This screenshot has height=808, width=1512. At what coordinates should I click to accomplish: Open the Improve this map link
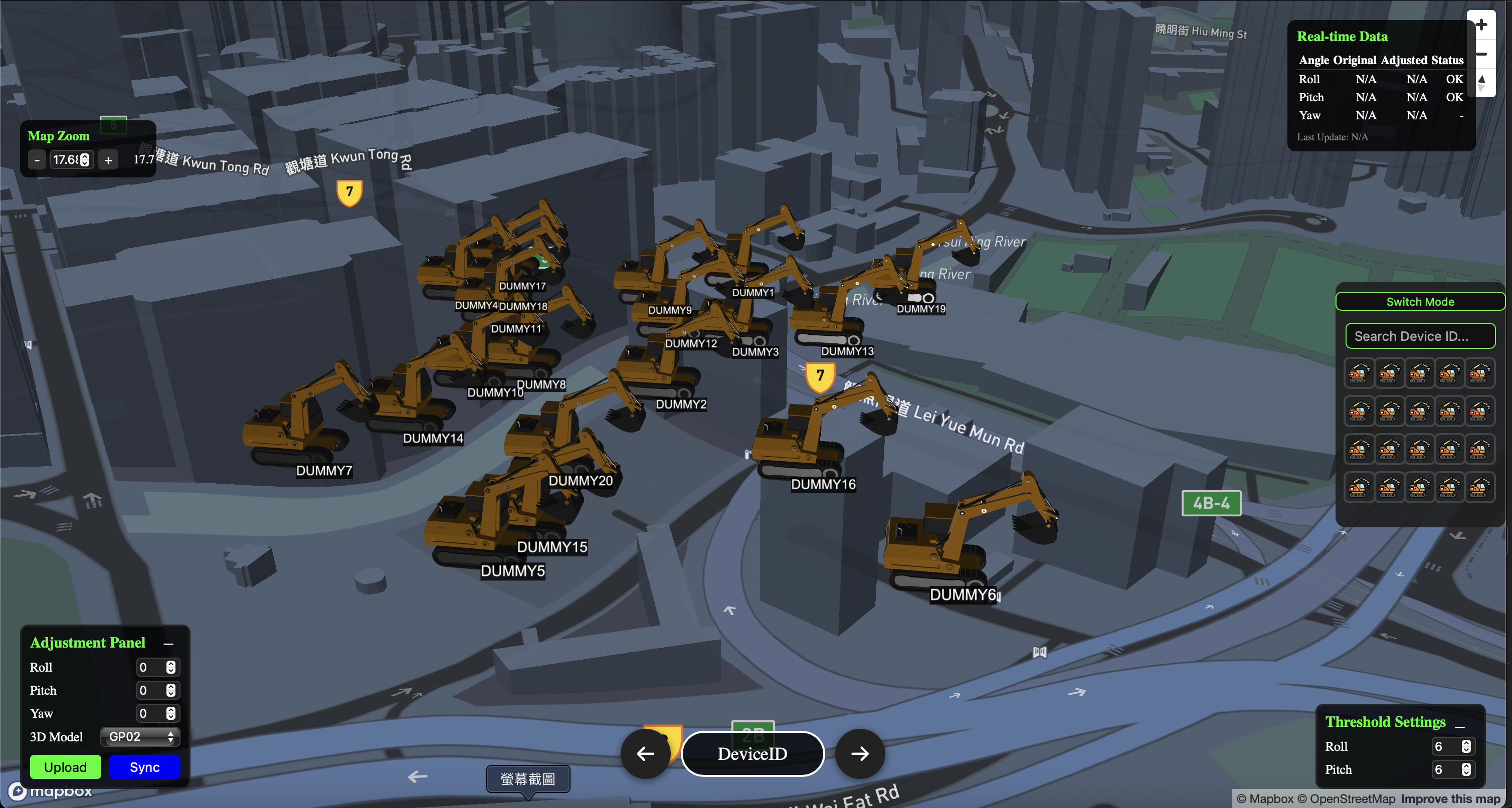[x=1450, y=798]
